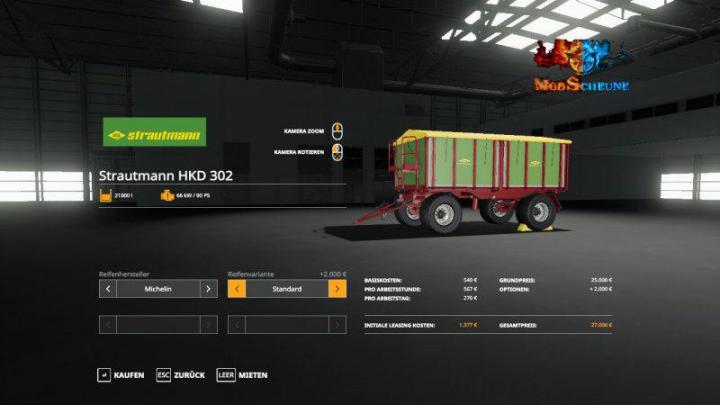Select next Reifenhersteller after Michelin
The image size is (720, 405).
208,289
